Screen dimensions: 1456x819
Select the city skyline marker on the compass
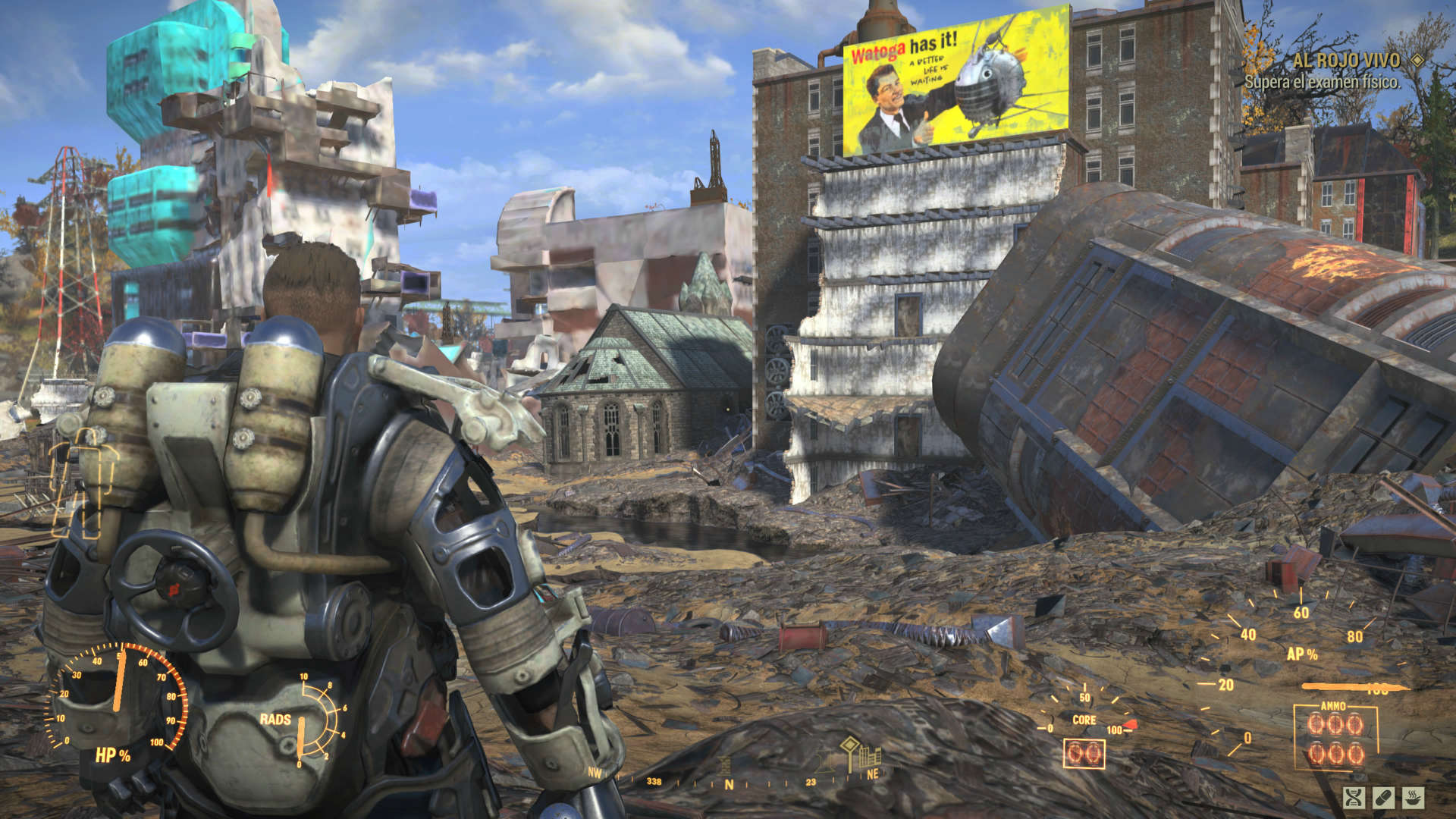(x=870, y=757)
